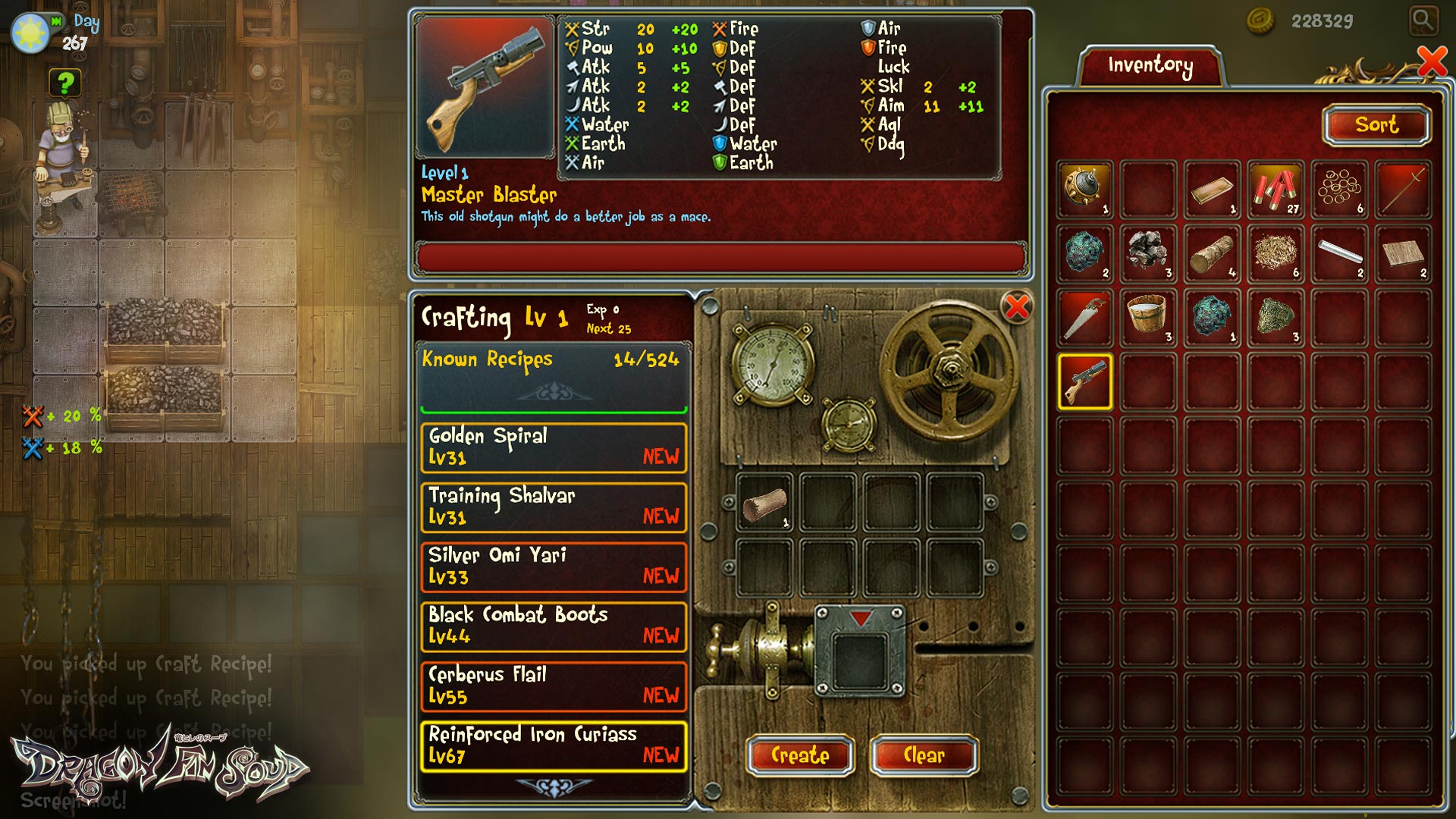Click the hand saw item
The width and height of the screenshot is (1456, 819).
coord(1084,318)
